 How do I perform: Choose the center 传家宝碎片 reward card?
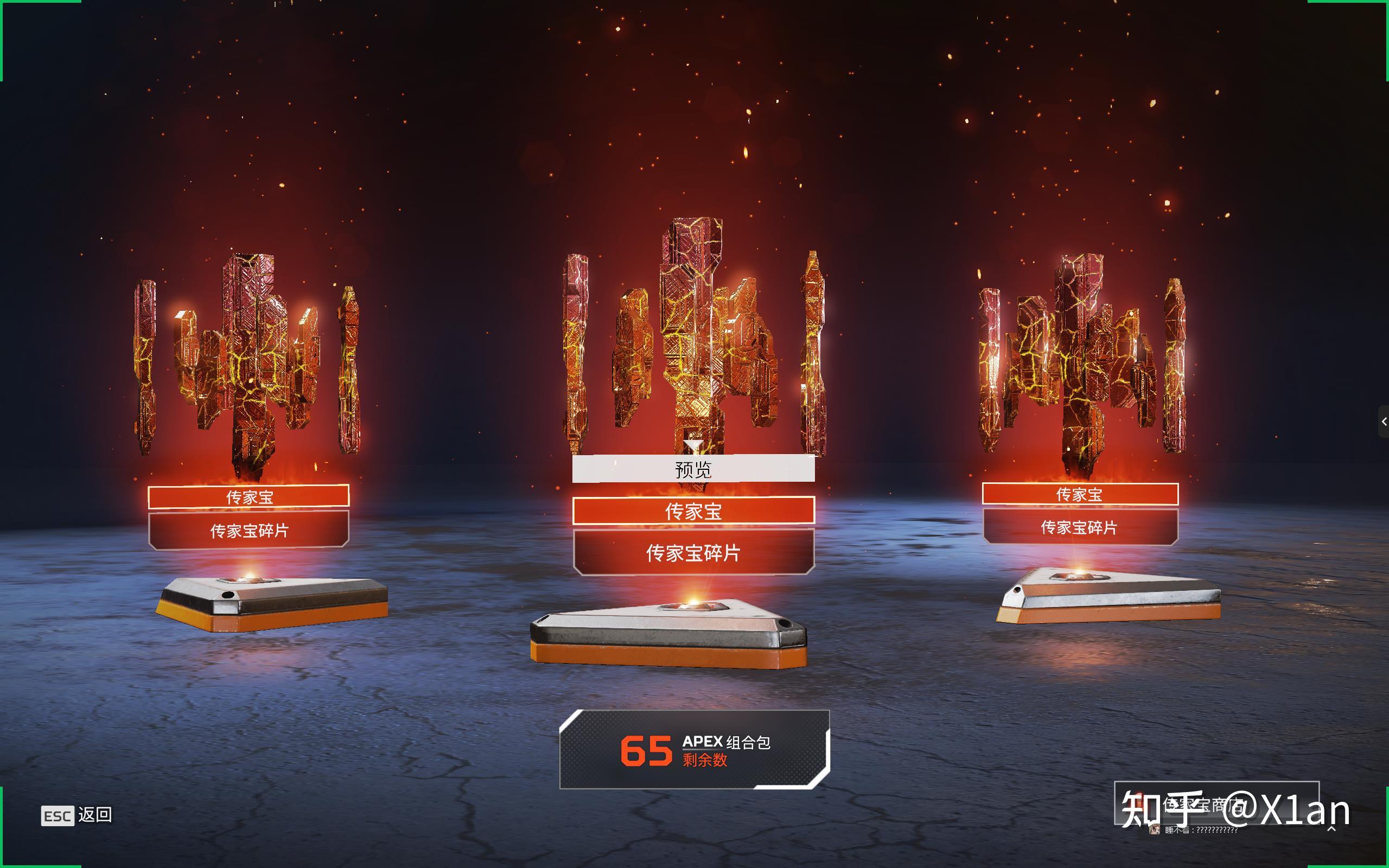tap(693, 552)
